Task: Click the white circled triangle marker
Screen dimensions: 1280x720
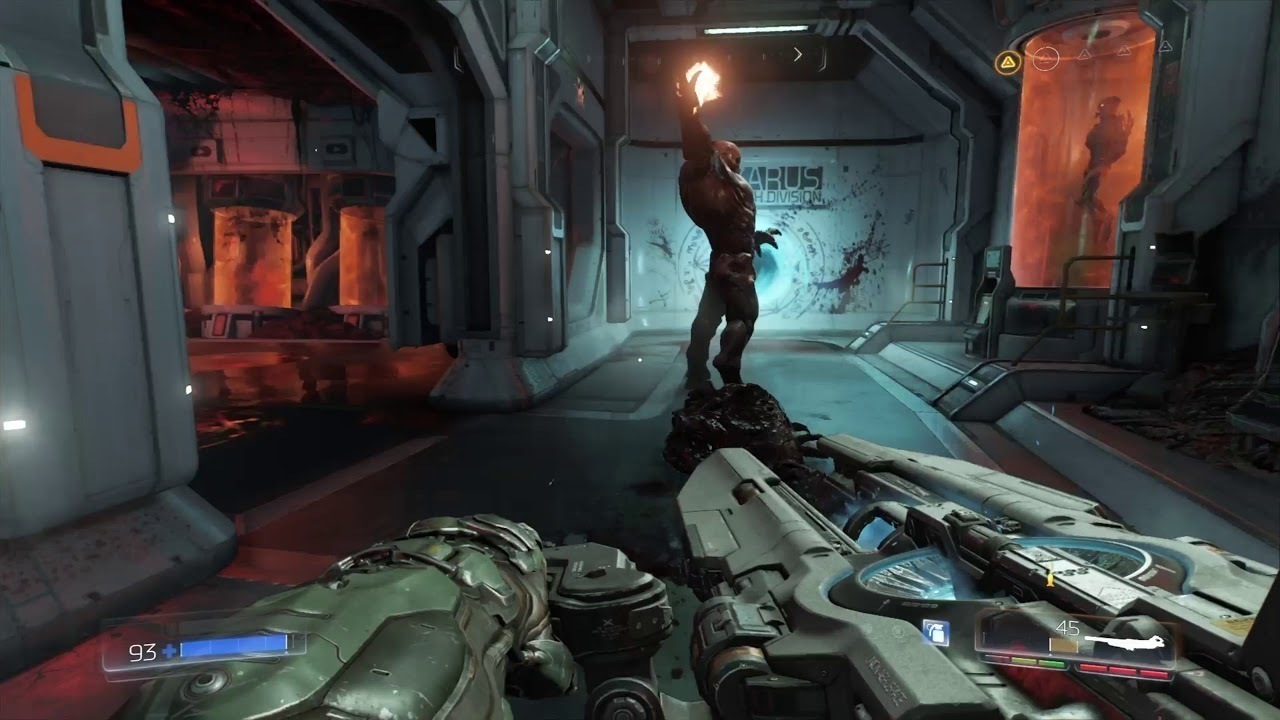Action: tap(1045, 58)
